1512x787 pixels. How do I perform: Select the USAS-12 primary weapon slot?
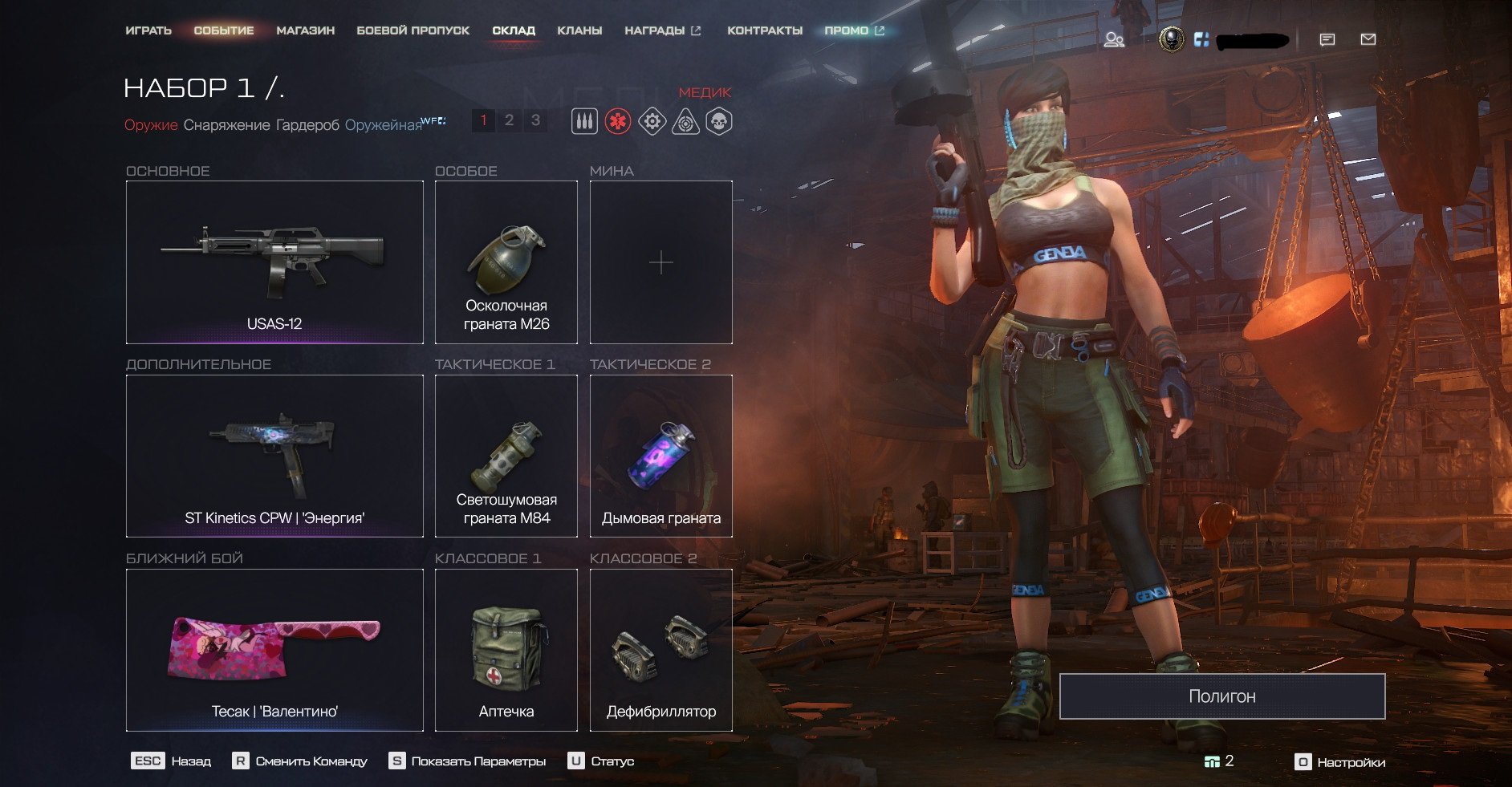pos(274,262)
